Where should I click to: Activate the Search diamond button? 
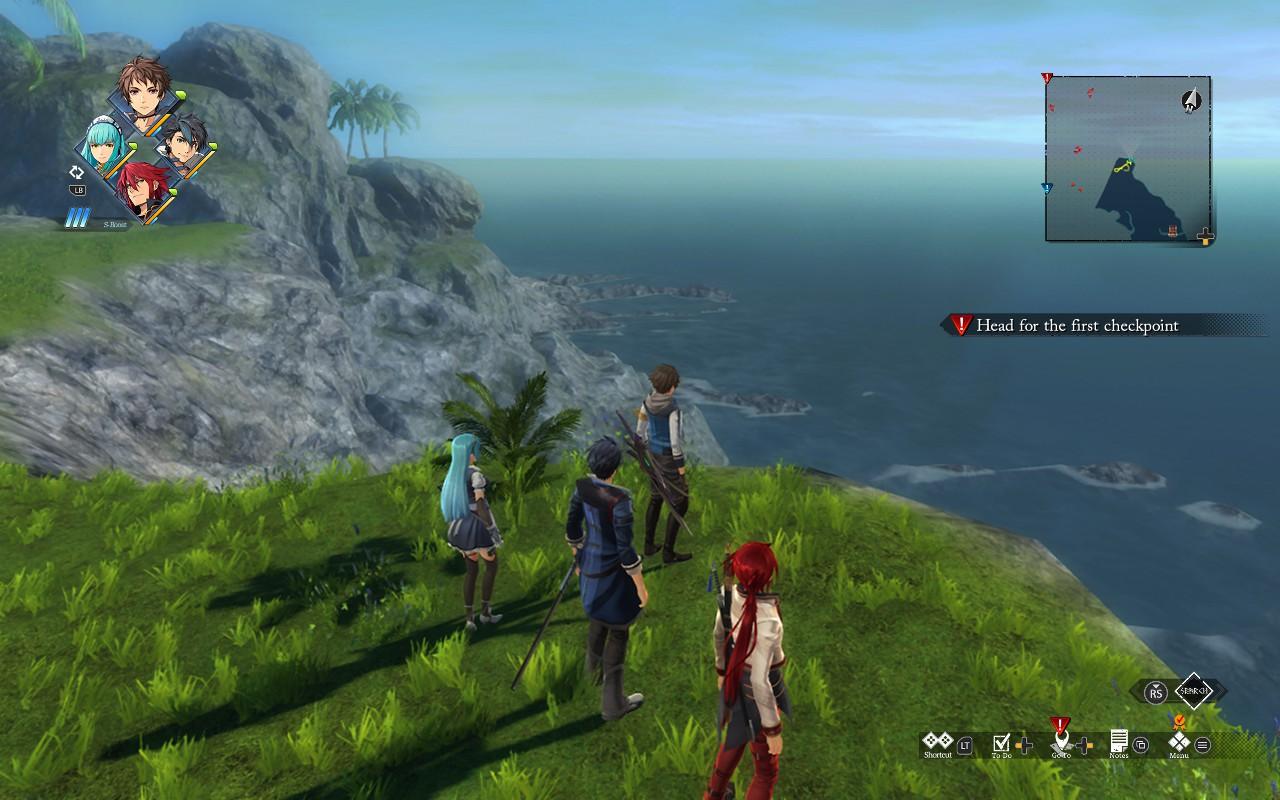(x=1193, y=690)
